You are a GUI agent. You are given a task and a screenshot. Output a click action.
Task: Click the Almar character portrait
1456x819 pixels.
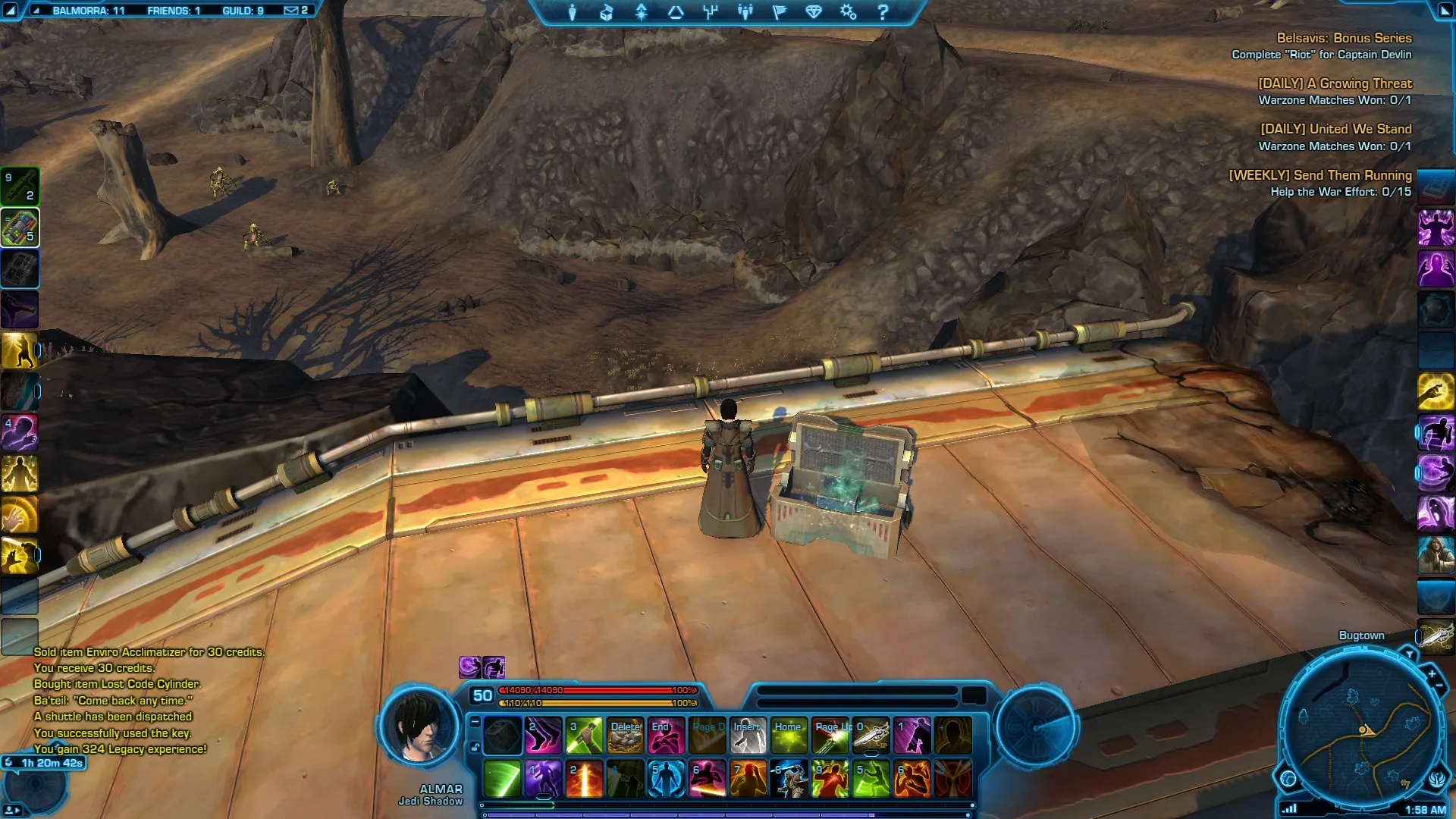[421, 728]
